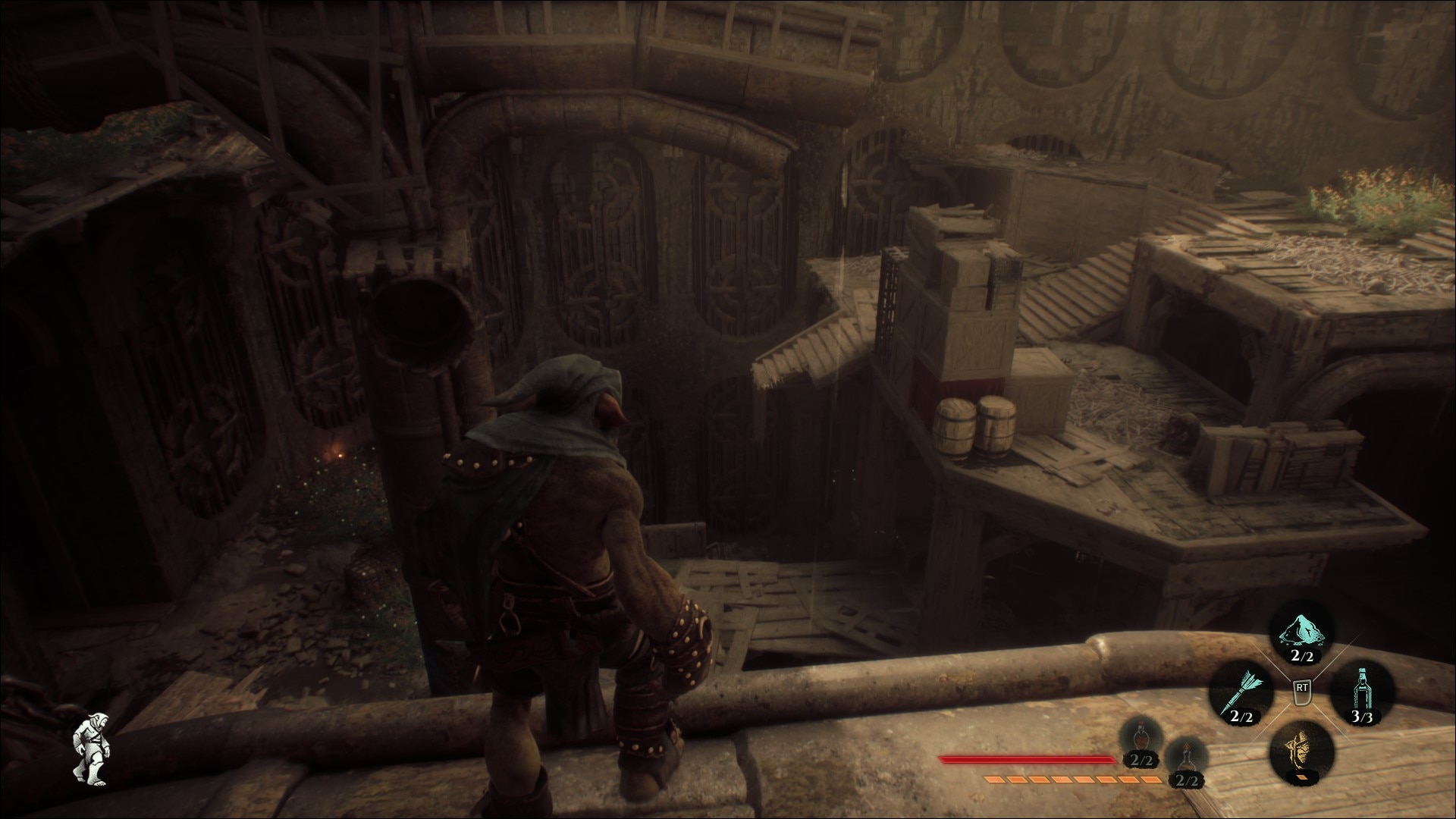The image size is (1456, 819).
Task: Pick the acid bottle item
Action: click(x=1362, y=690)
